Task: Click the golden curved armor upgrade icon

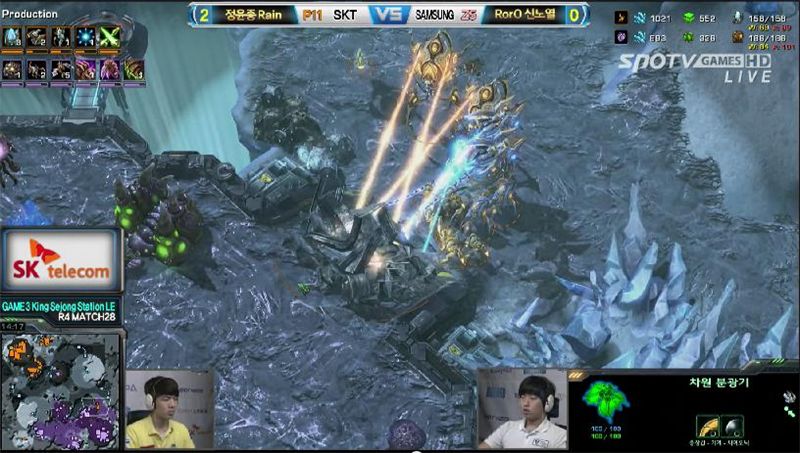Action: [x=707, y=426]
